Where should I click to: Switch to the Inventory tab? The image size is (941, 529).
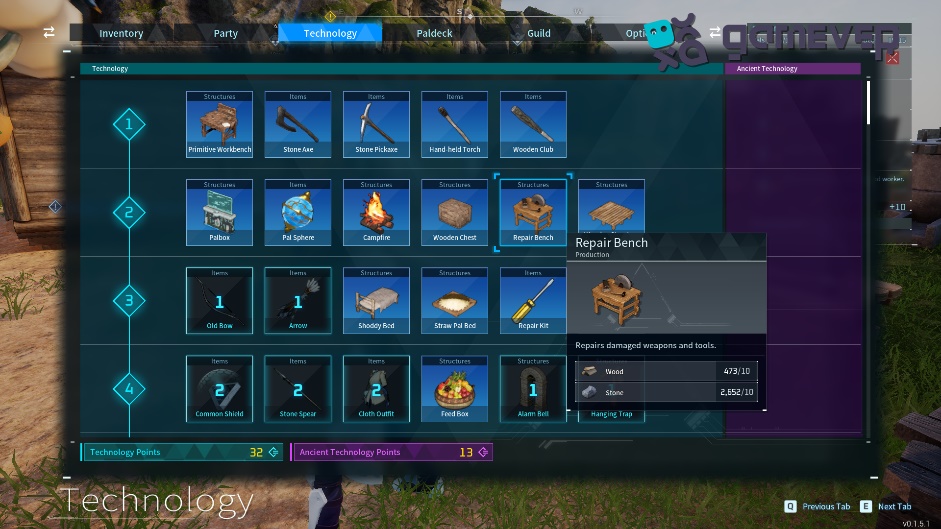[121, 33]
